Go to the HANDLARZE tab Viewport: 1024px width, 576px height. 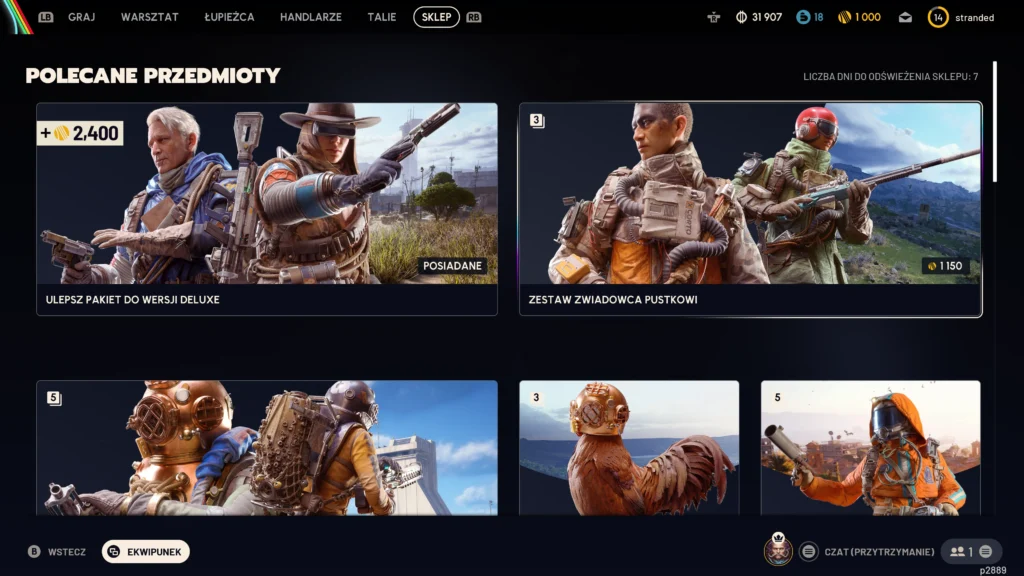coord(311,17)
